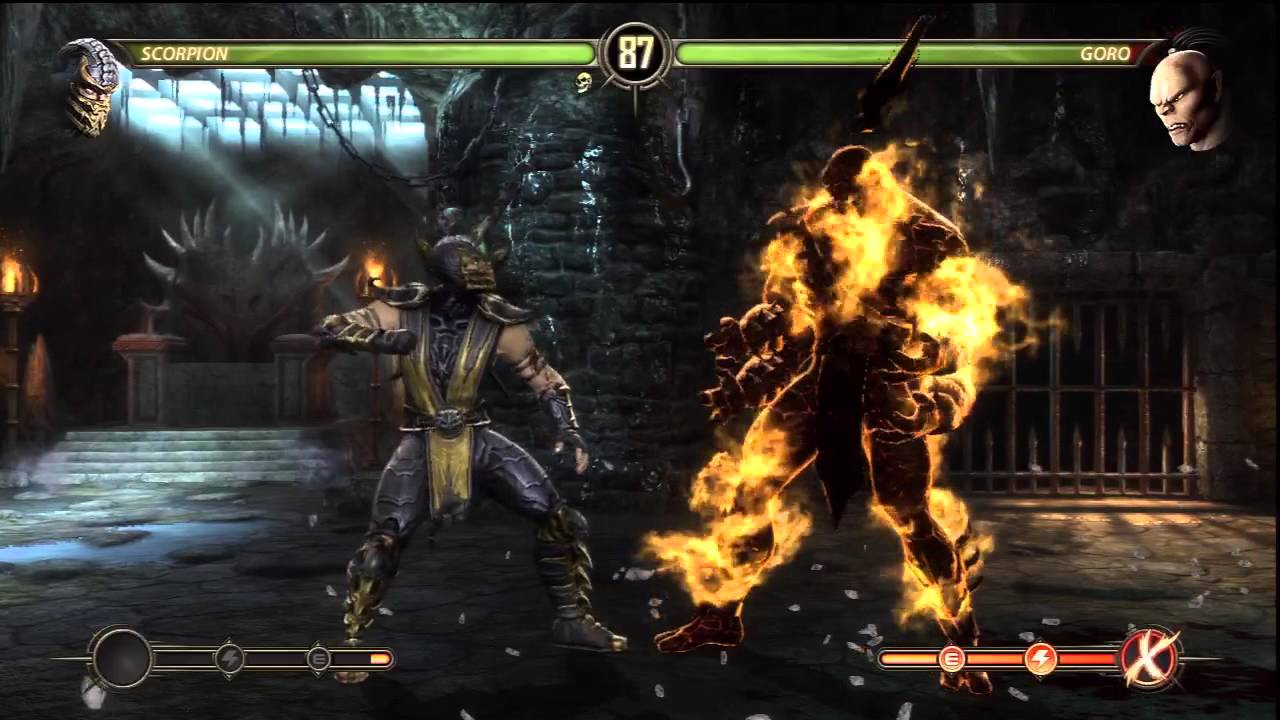Click the empty dark orb on Scorpion's super meter

tap(122, 658)
